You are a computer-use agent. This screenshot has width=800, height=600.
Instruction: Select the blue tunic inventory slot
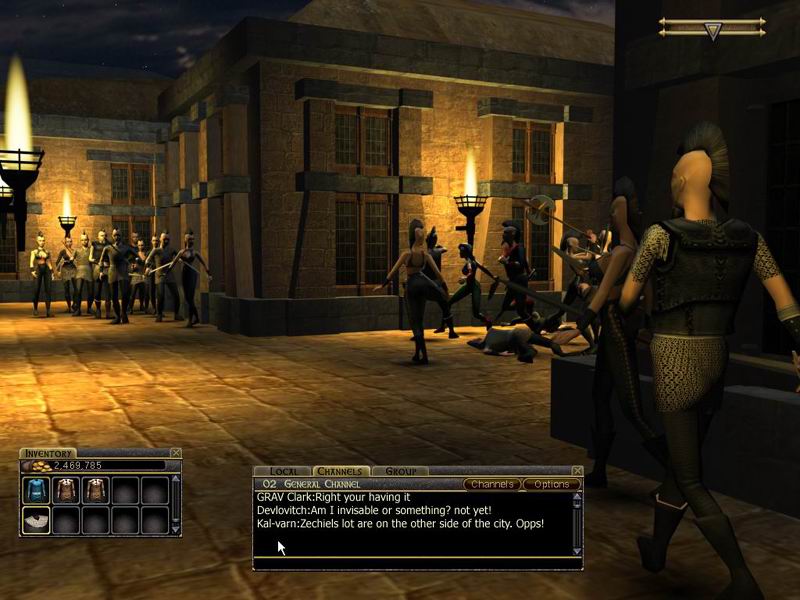point(37,490)
